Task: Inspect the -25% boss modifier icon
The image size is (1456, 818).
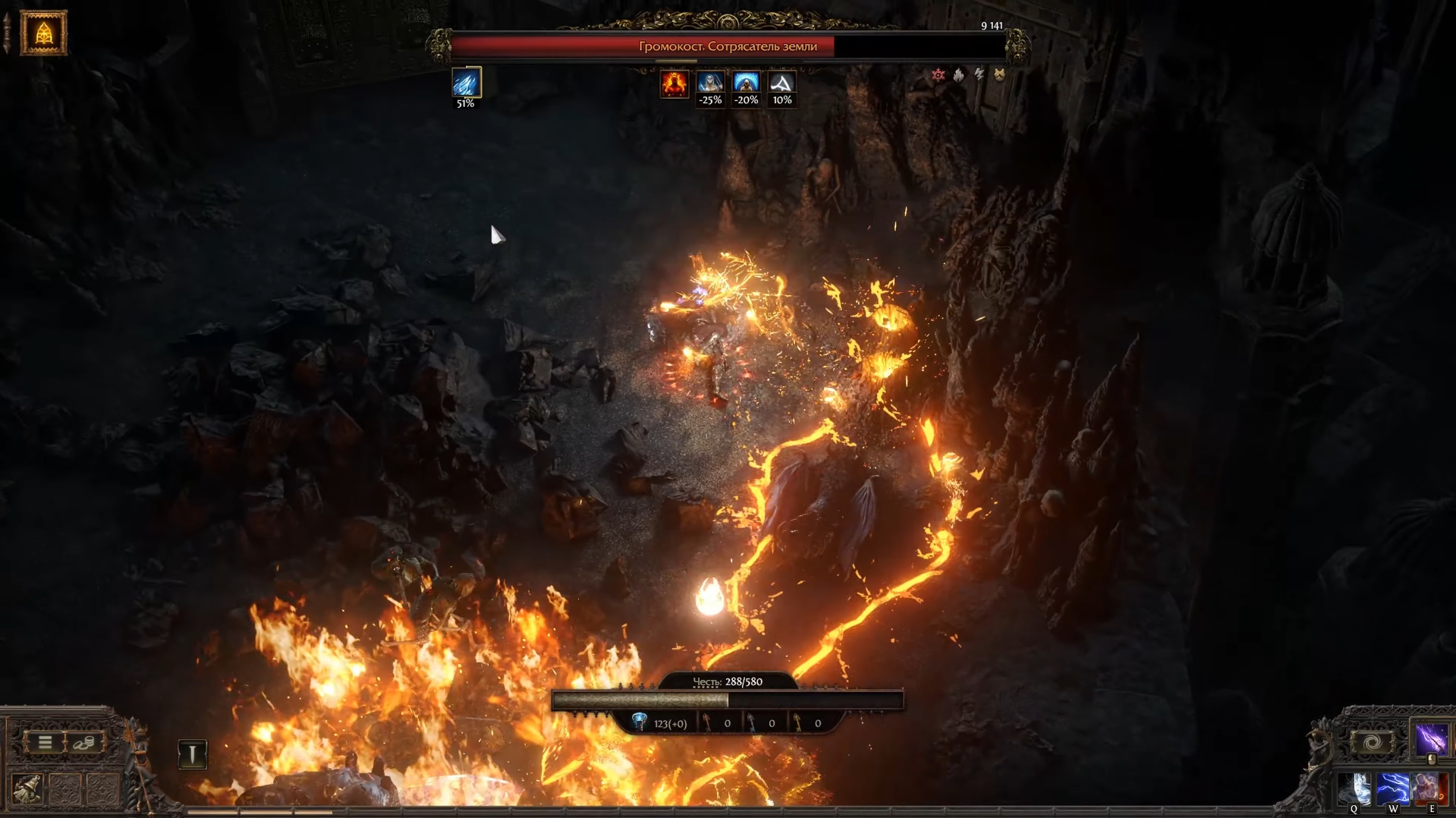Action: coord(710,83)
